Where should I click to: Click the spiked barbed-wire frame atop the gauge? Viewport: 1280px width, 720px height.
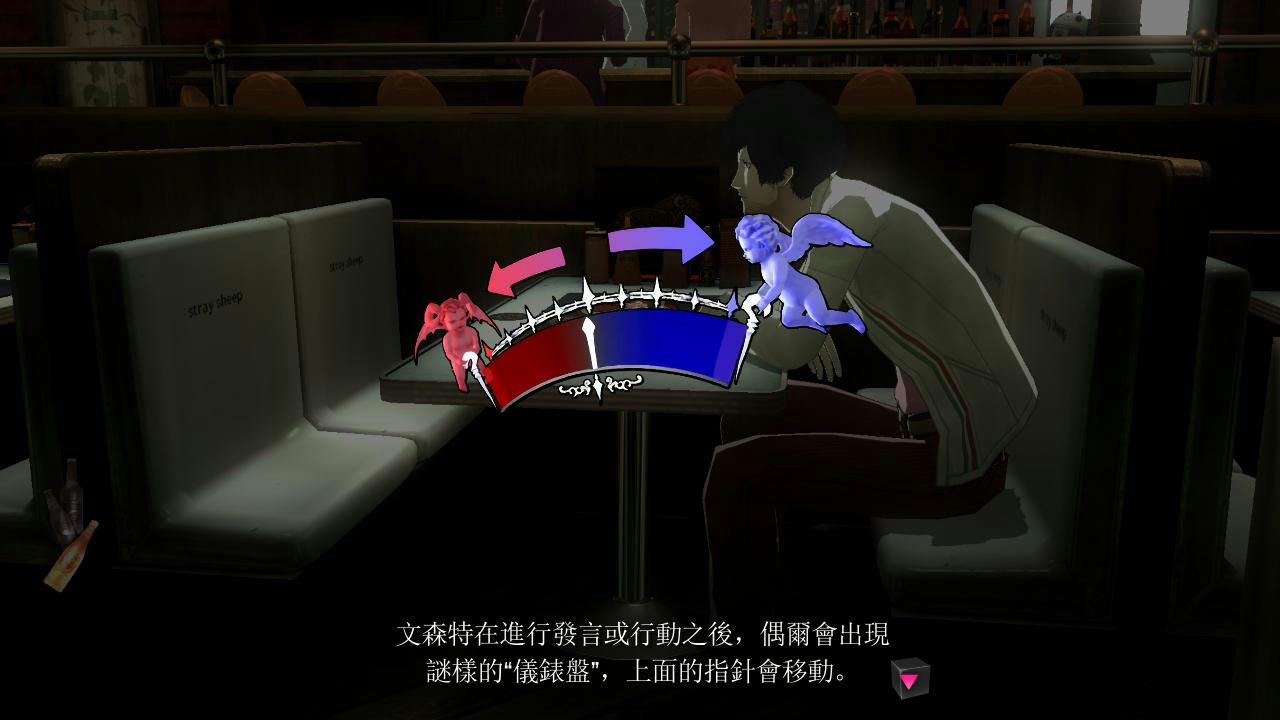tap(620, 297)
